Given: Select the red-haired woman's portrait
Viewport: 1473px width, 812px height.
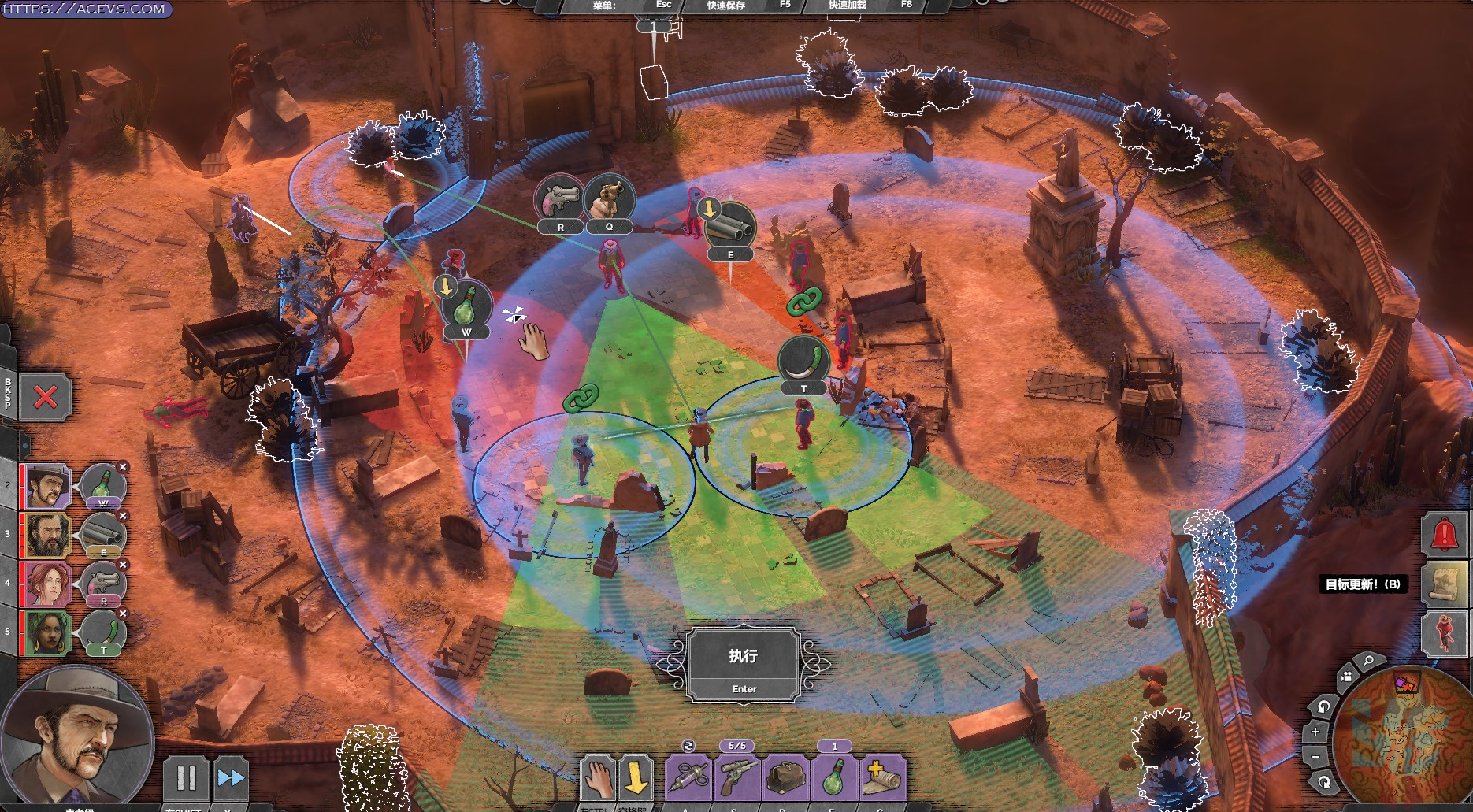Looking at the screenshot, I should coord(48,585).
